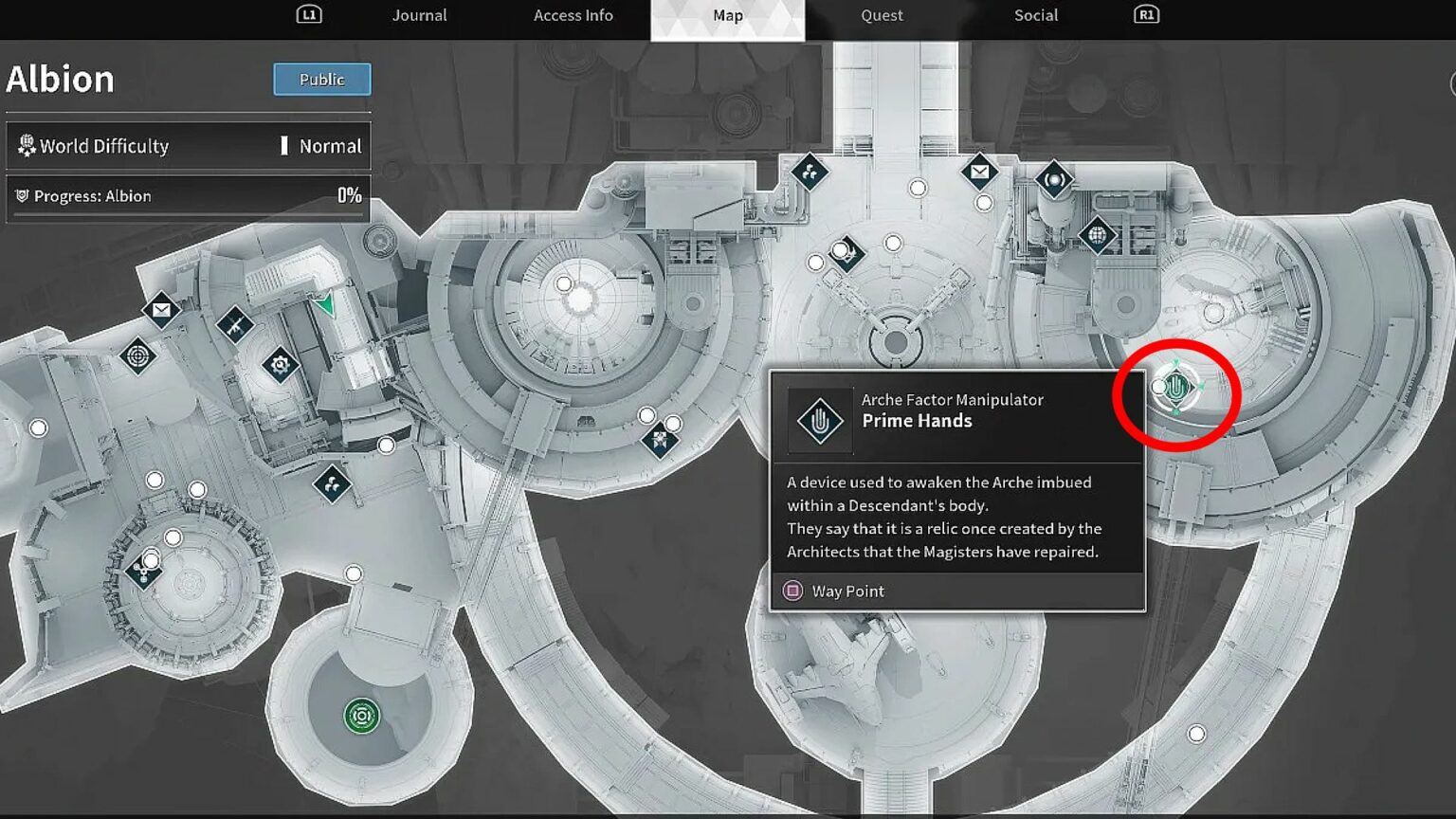
Task: Click an unexplored white circle marker near the fountain
Action: click(355, 573)
